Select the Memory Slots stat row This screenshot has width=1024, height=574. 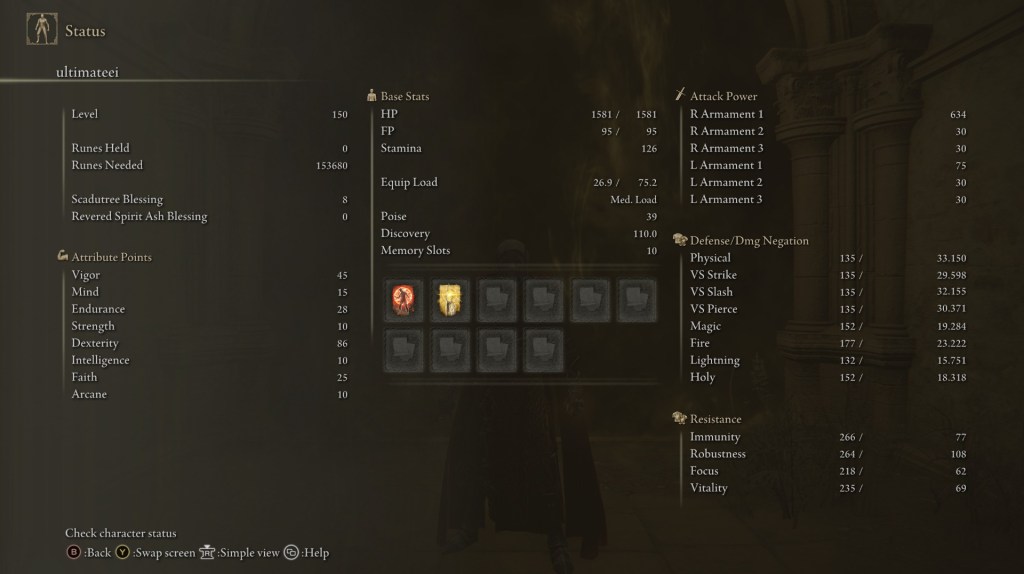click(518, 250)
